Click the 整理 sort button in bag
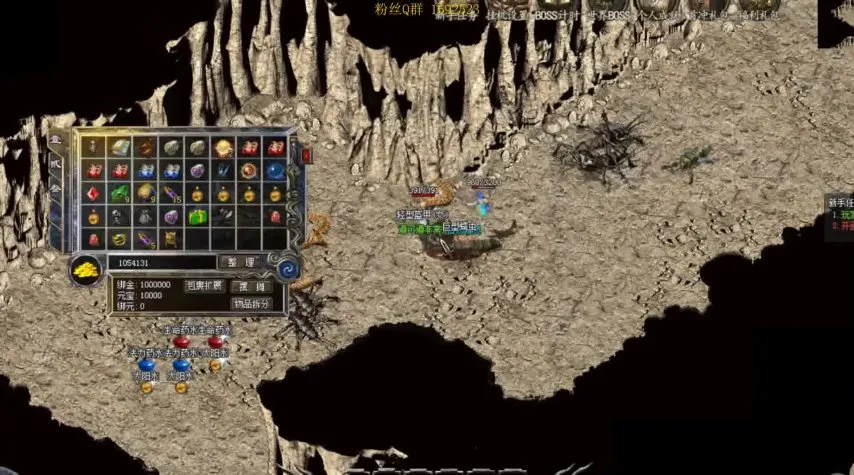Screen dimensions: 854x475 241,262
